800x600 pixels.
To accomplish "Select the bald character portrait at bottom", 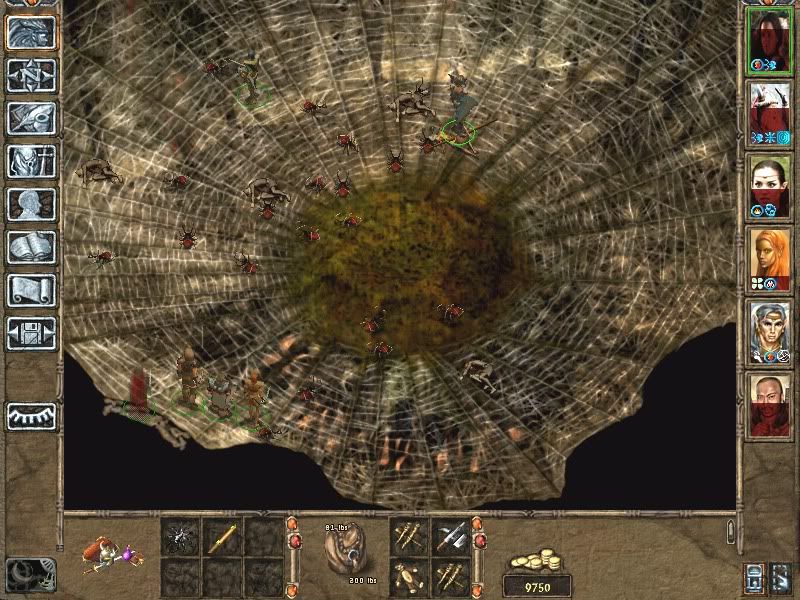I will click(769, 407).
